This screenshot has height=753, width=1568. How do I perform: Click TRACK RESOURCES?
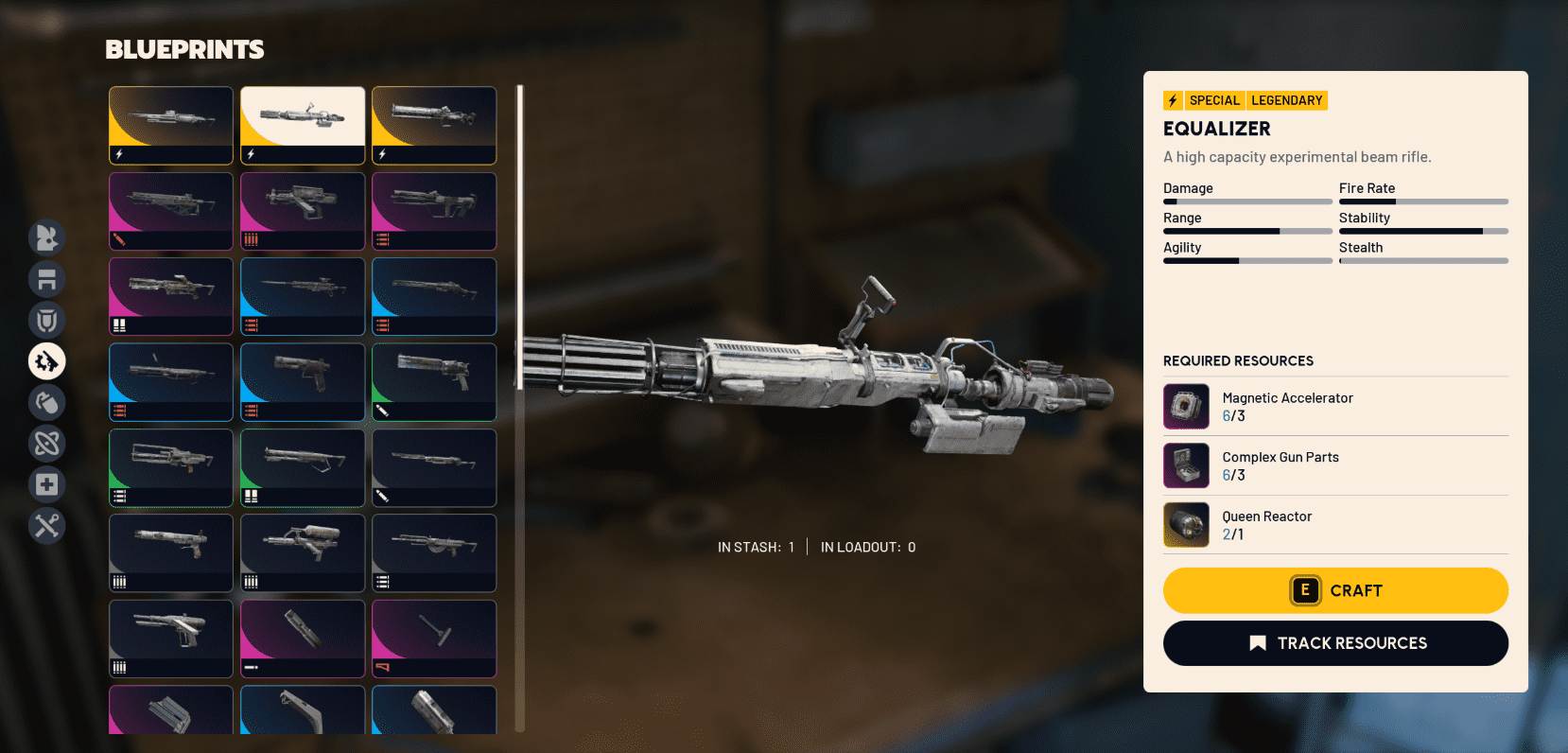tap(1334, 643)
